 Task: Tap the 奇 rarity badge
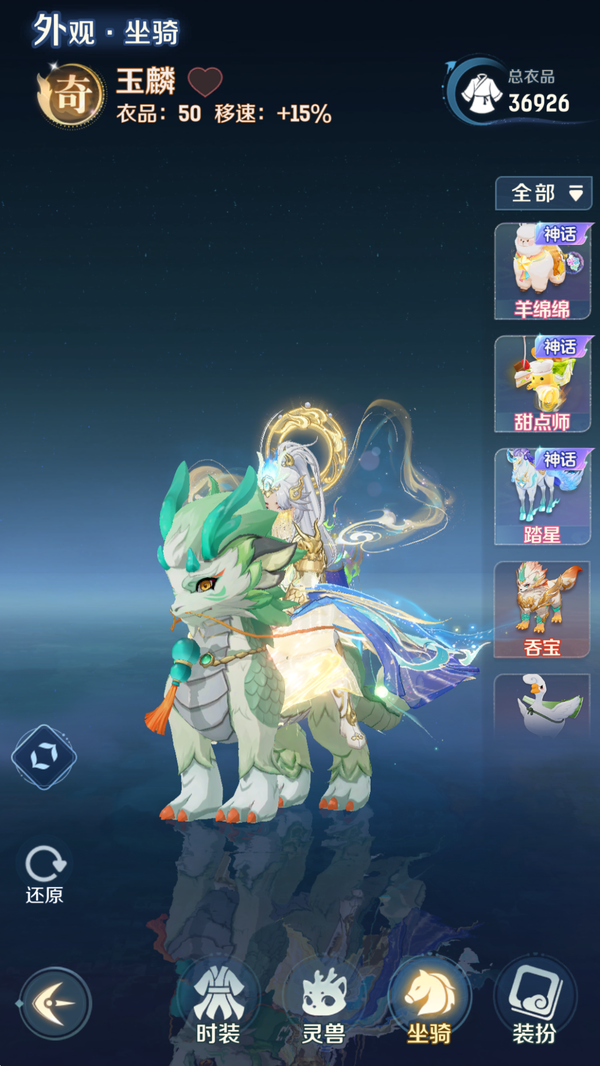click(72, 94)
